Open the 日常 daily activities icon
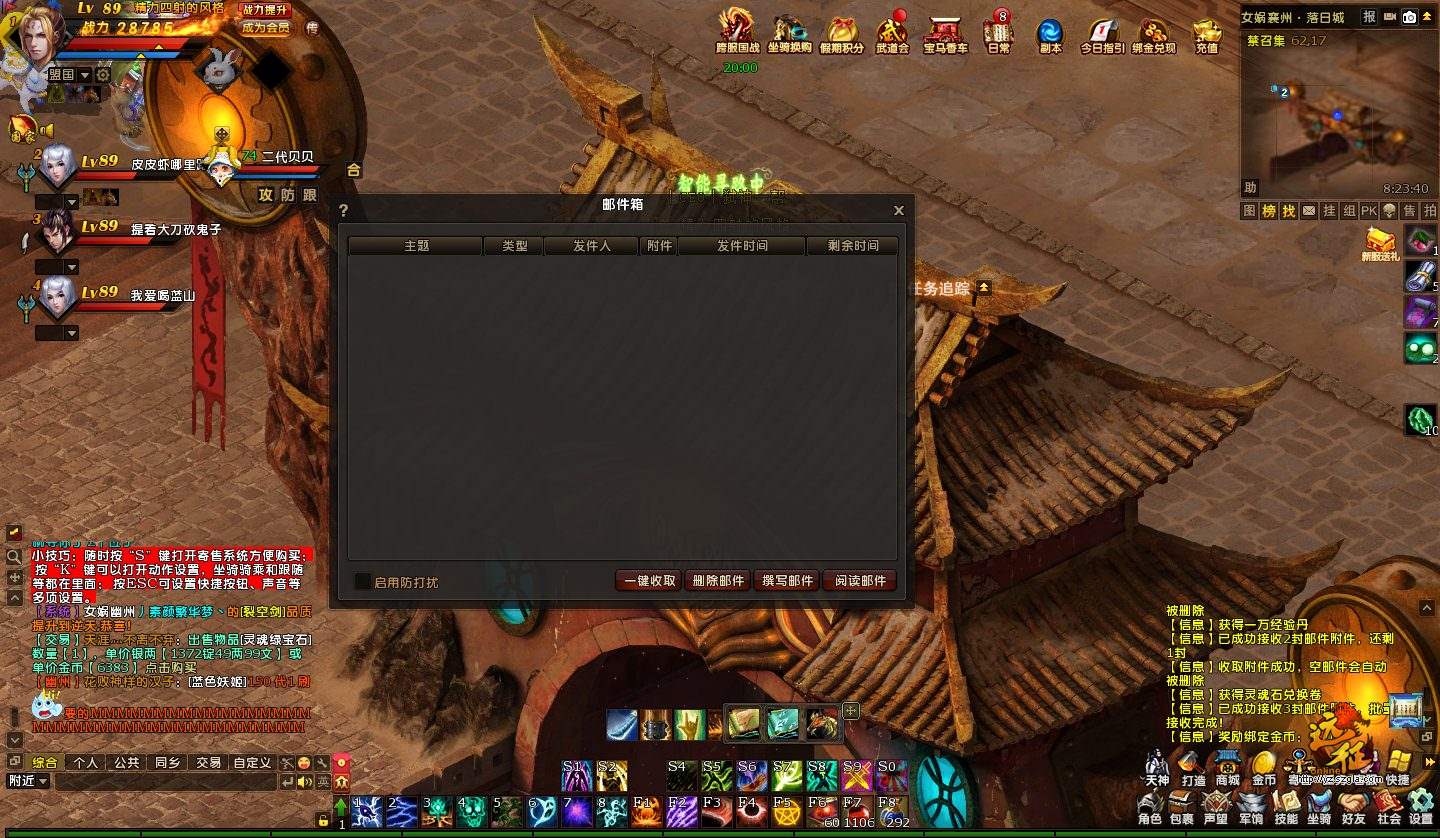 (998, 32)
